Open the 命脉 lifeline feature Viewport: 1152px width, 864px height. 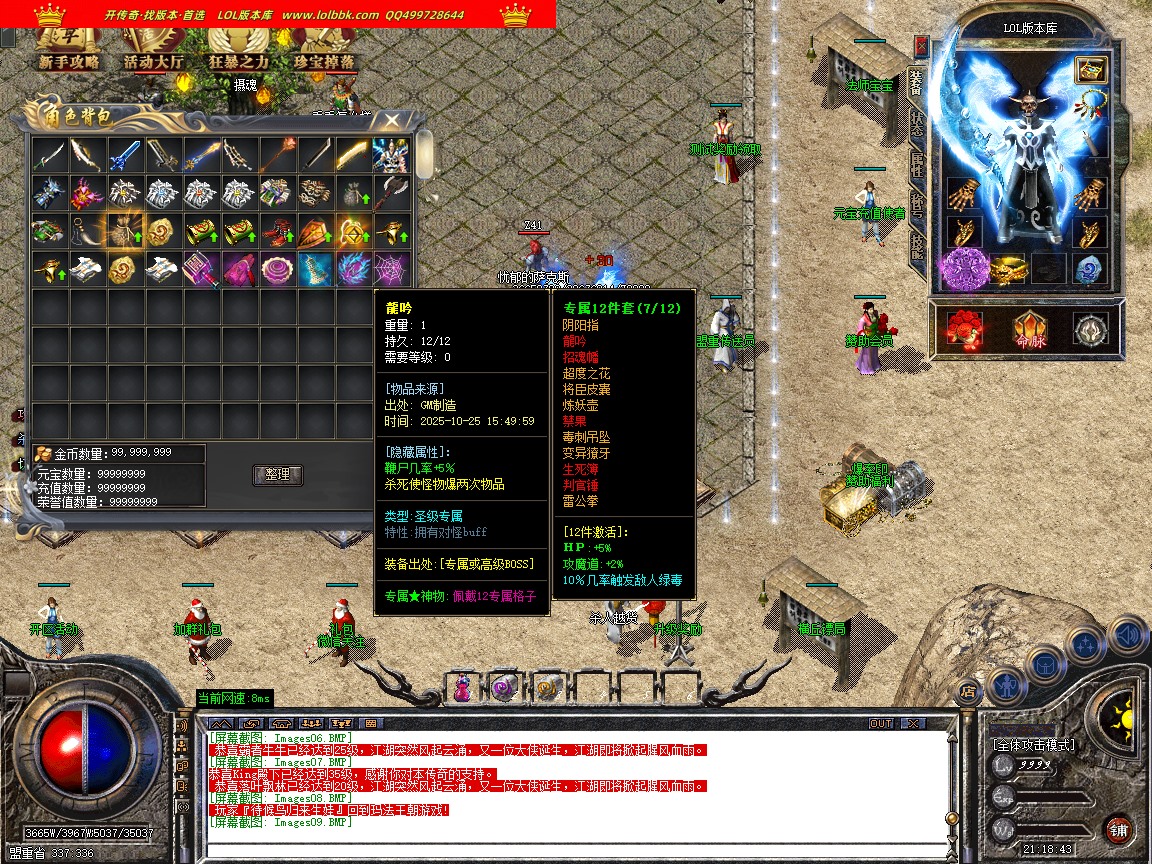pyautogui.click(x=1030, y=328)
